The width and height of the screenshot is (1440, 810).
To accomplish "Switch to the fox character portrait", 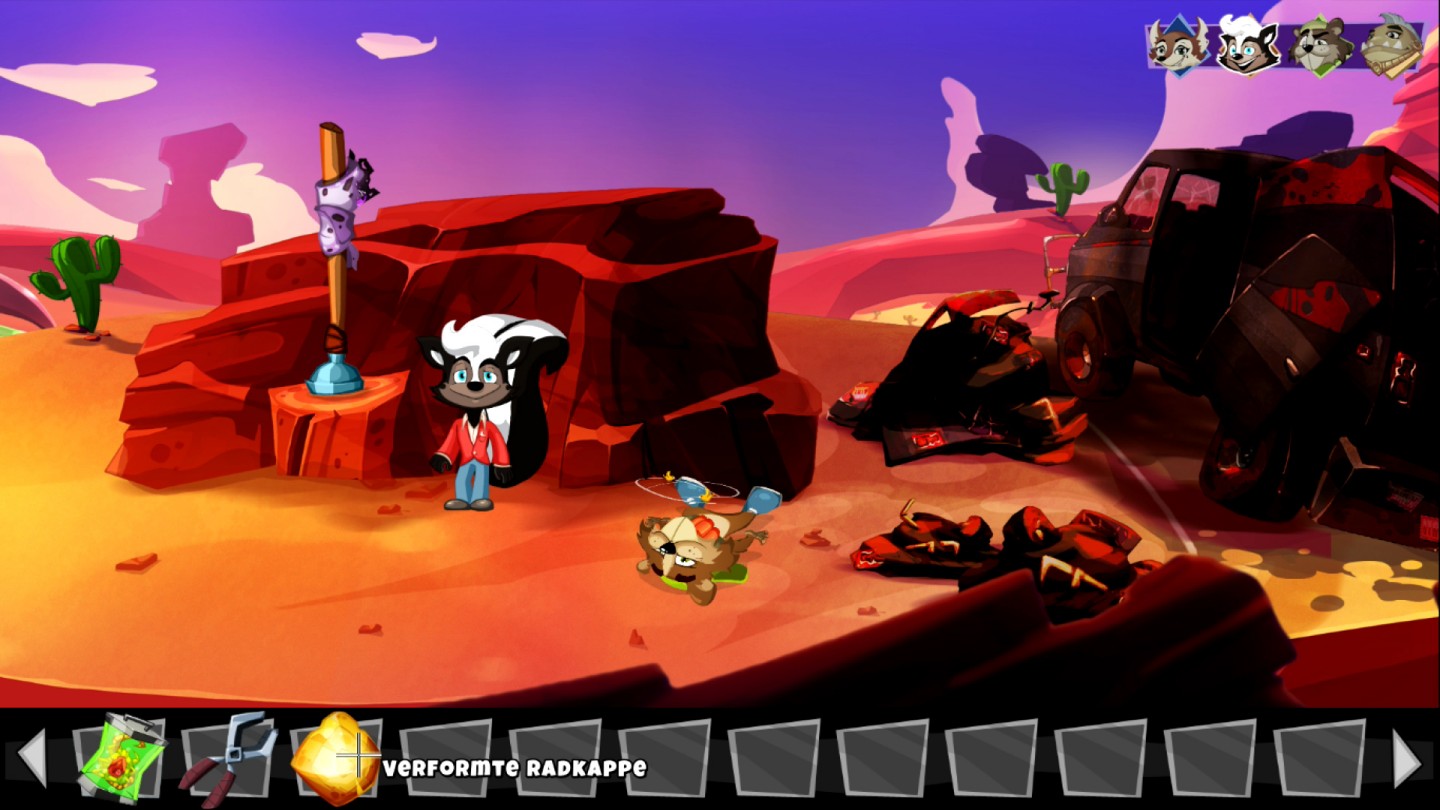I will click(1177, 45).
